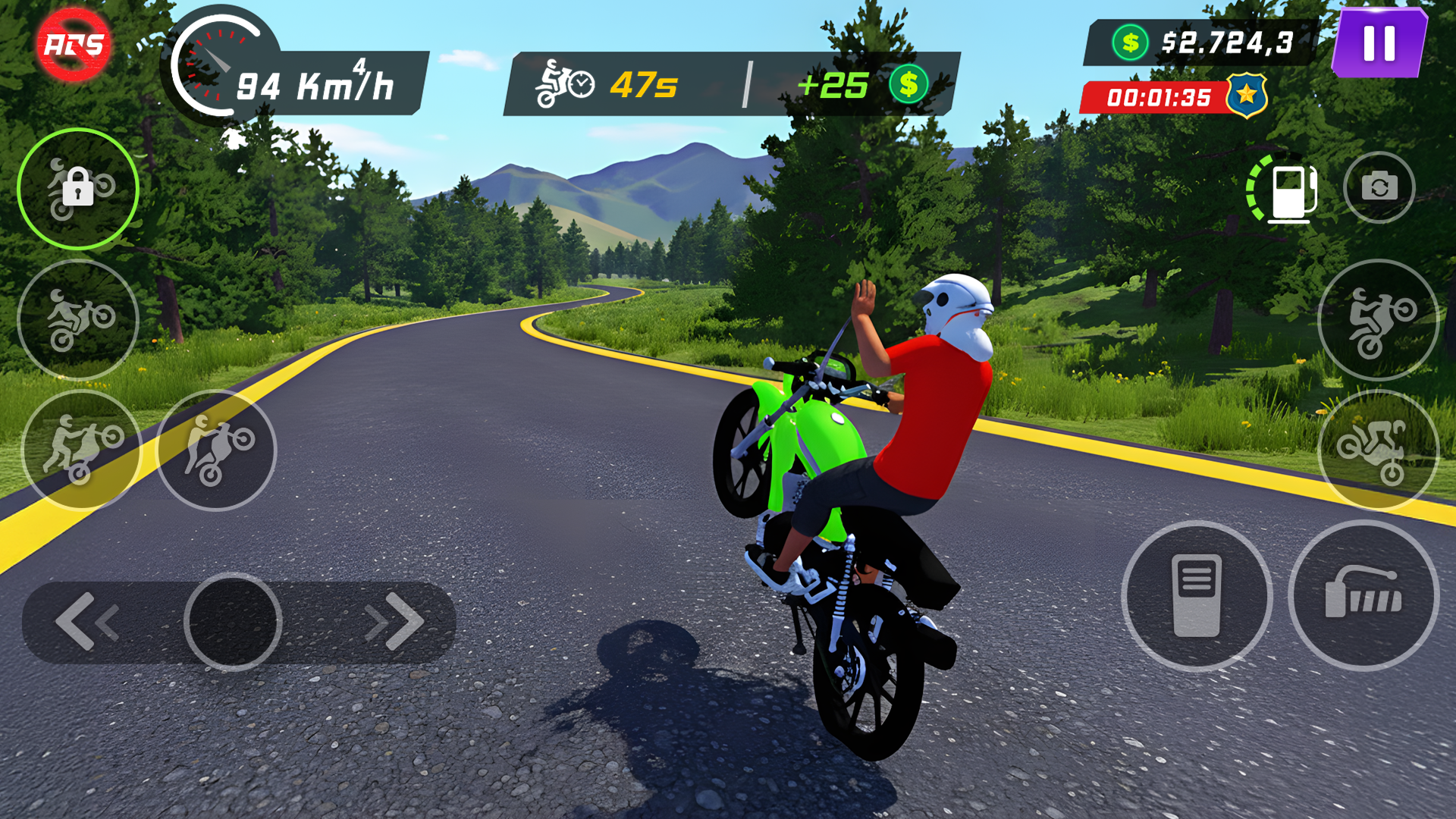Tap the red no-ads button
Viewport: 1456px width, 819px height.
[74, 45]
